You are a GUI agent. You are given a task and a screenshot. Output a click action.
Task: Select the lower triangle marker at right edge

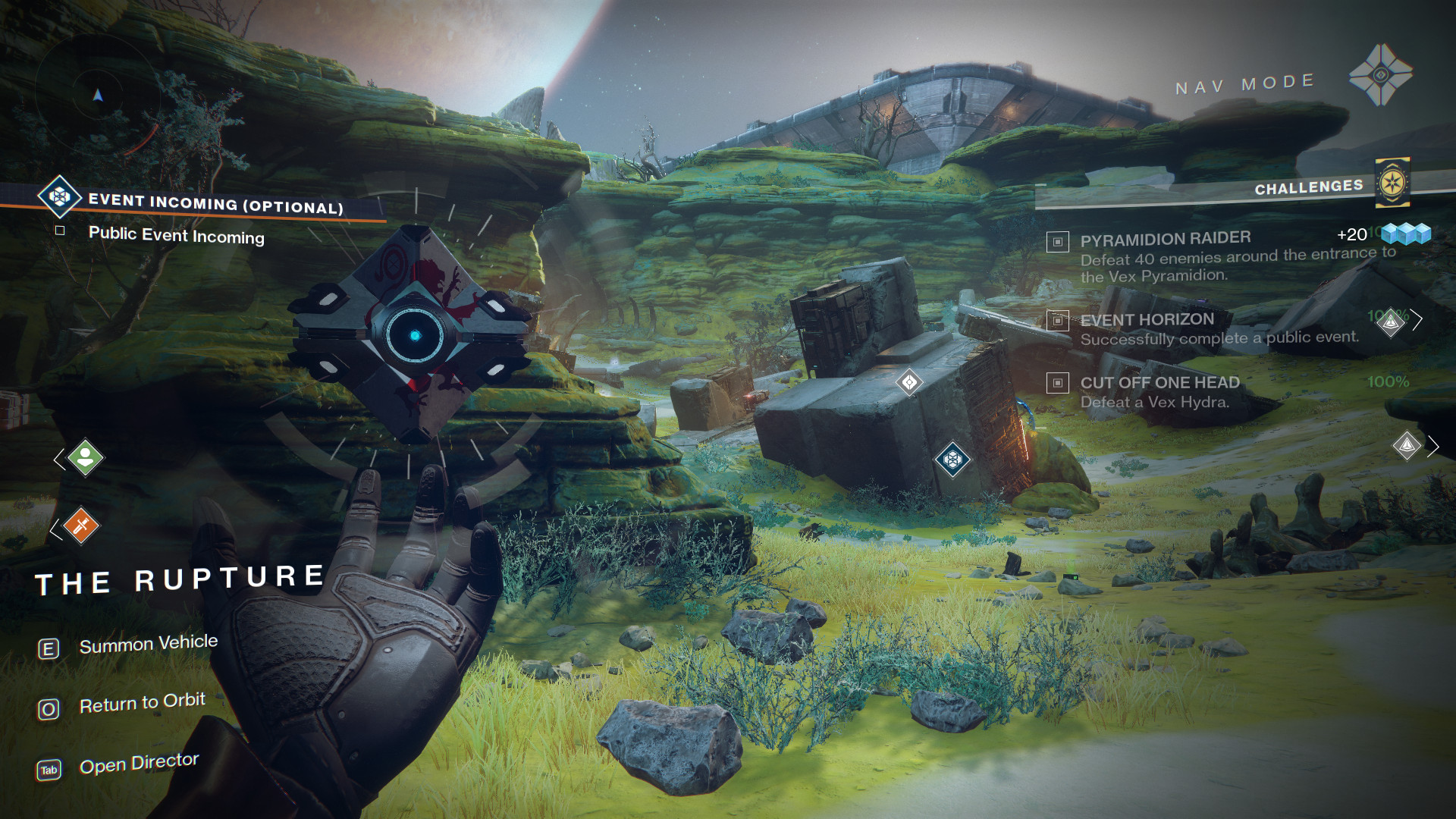tap(1407, 446)
